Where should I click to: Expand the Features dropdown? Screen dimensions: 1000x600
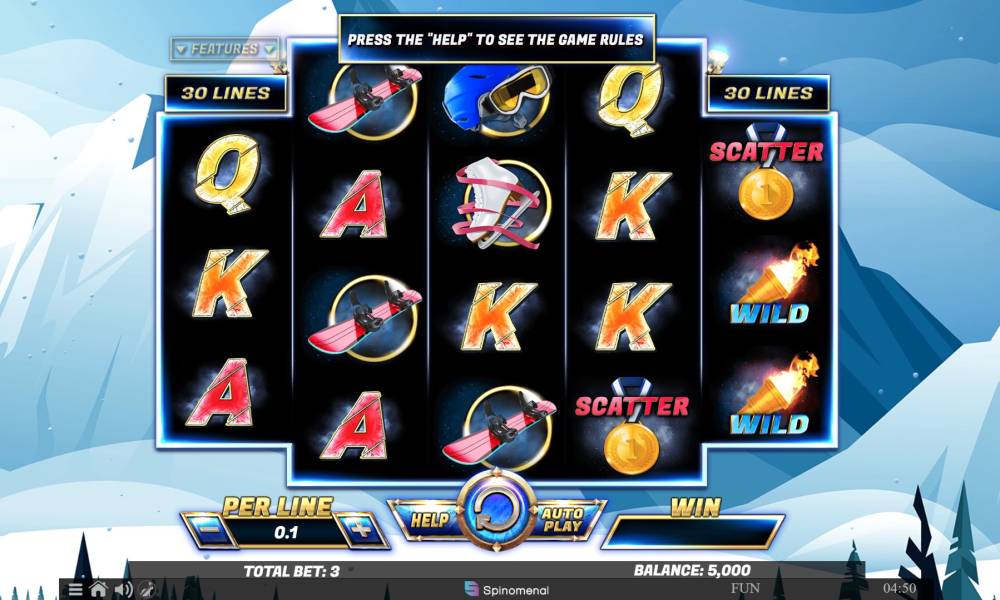click(224, 49)
